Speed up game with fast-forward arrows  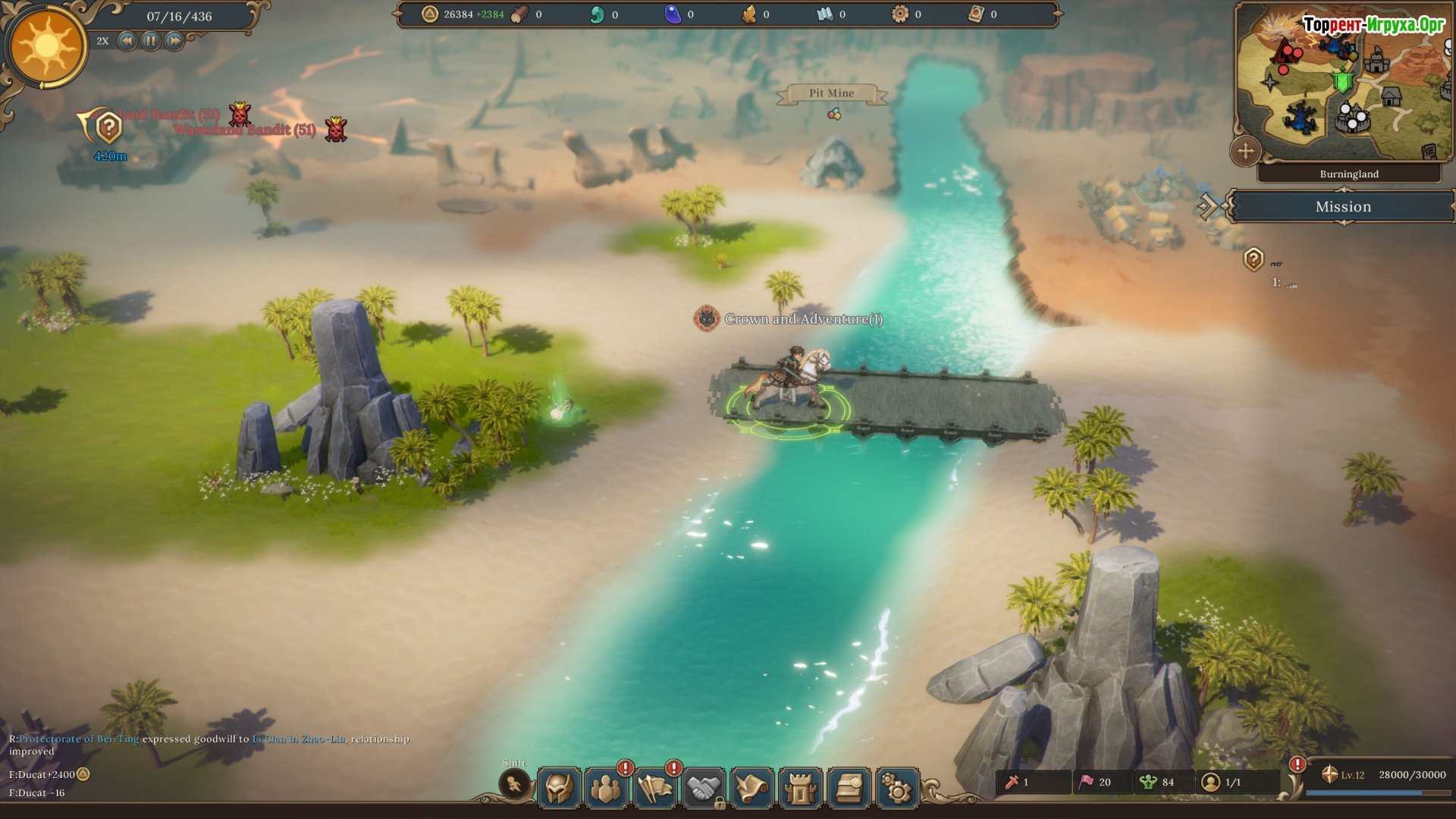click(174, 41)
